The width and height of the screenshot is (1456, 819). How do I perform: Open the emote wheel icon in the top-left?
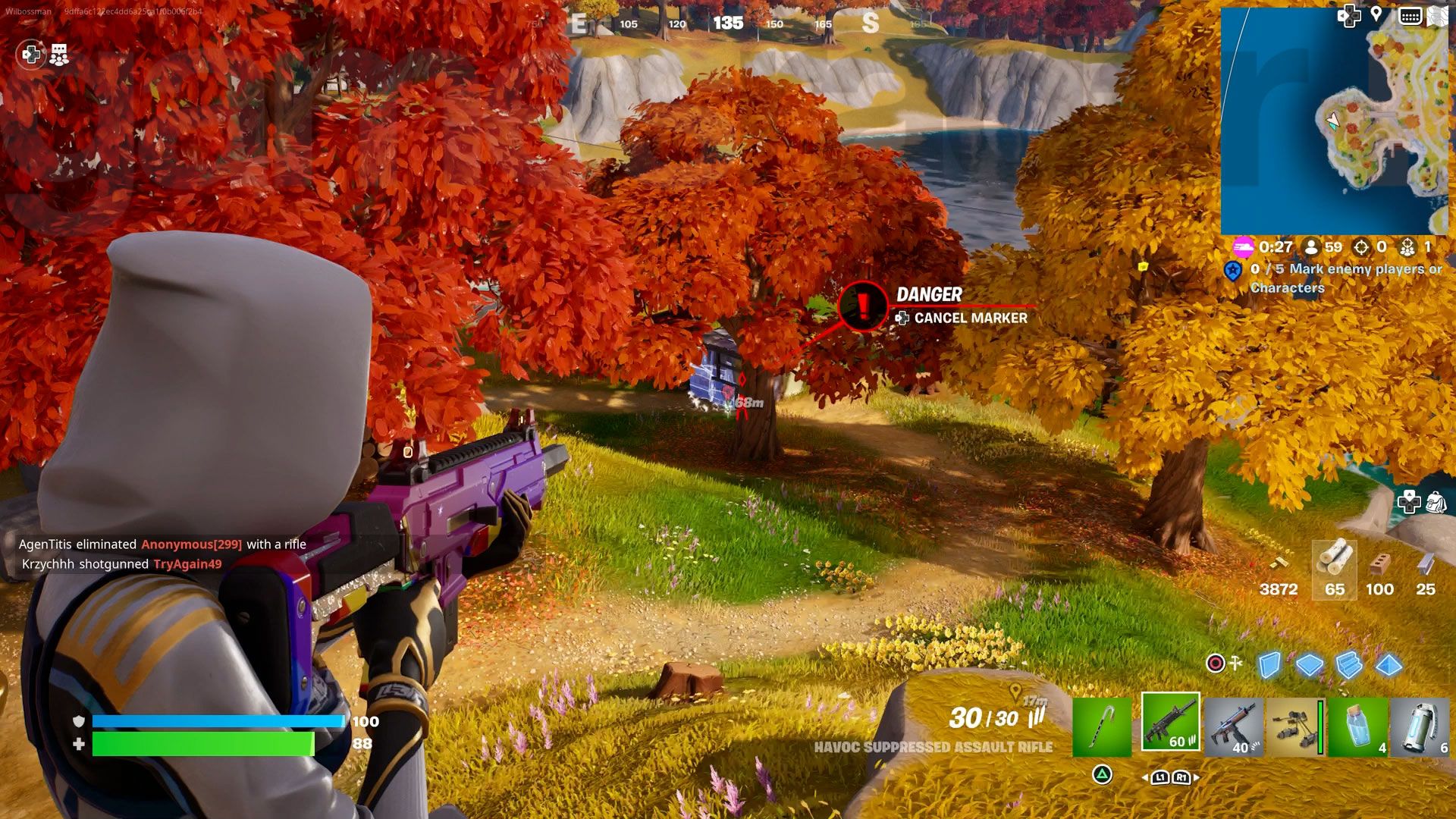click(30, 55)
